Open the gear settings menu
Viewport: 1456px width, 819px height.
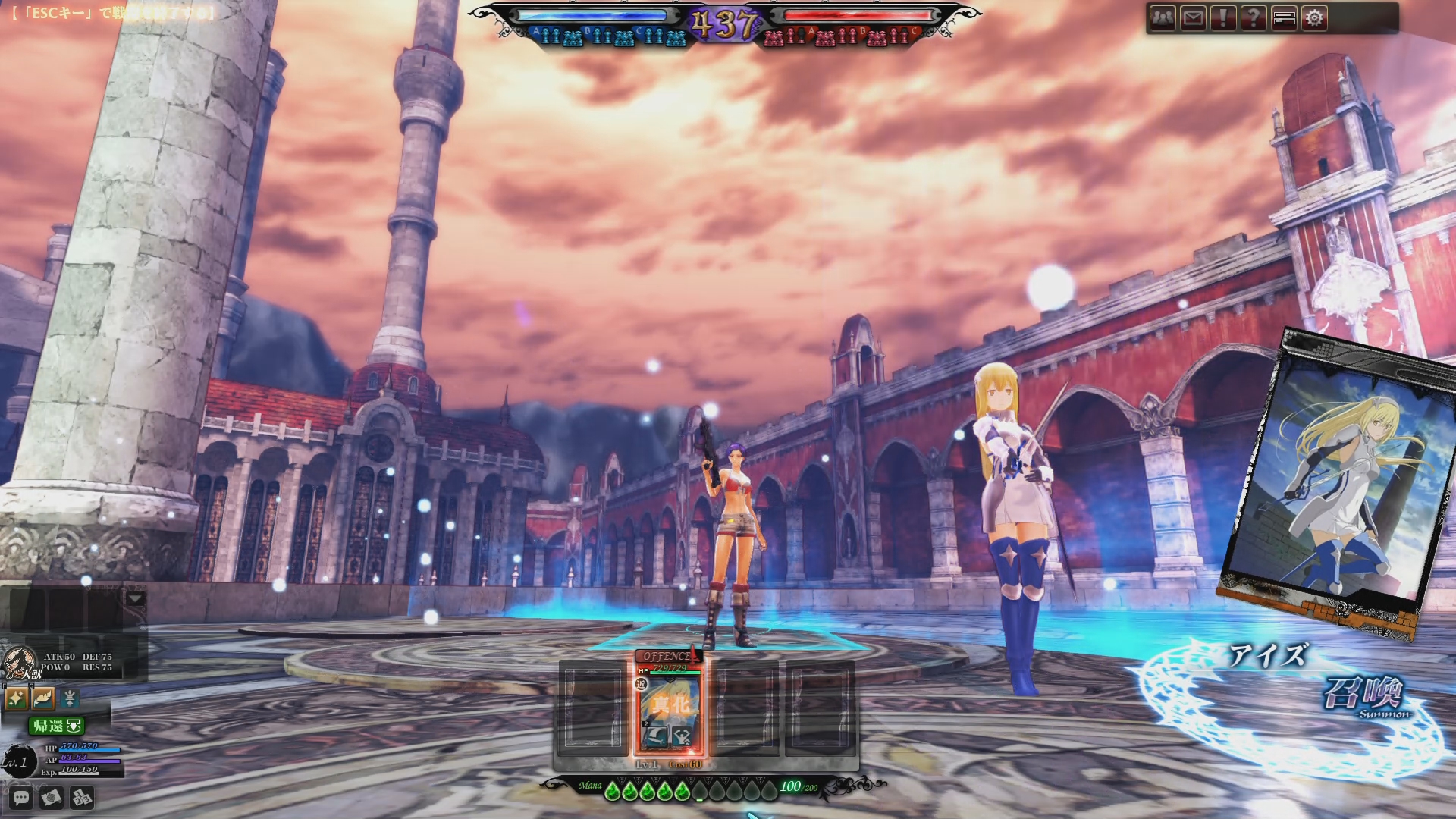tap(1315, 18)
